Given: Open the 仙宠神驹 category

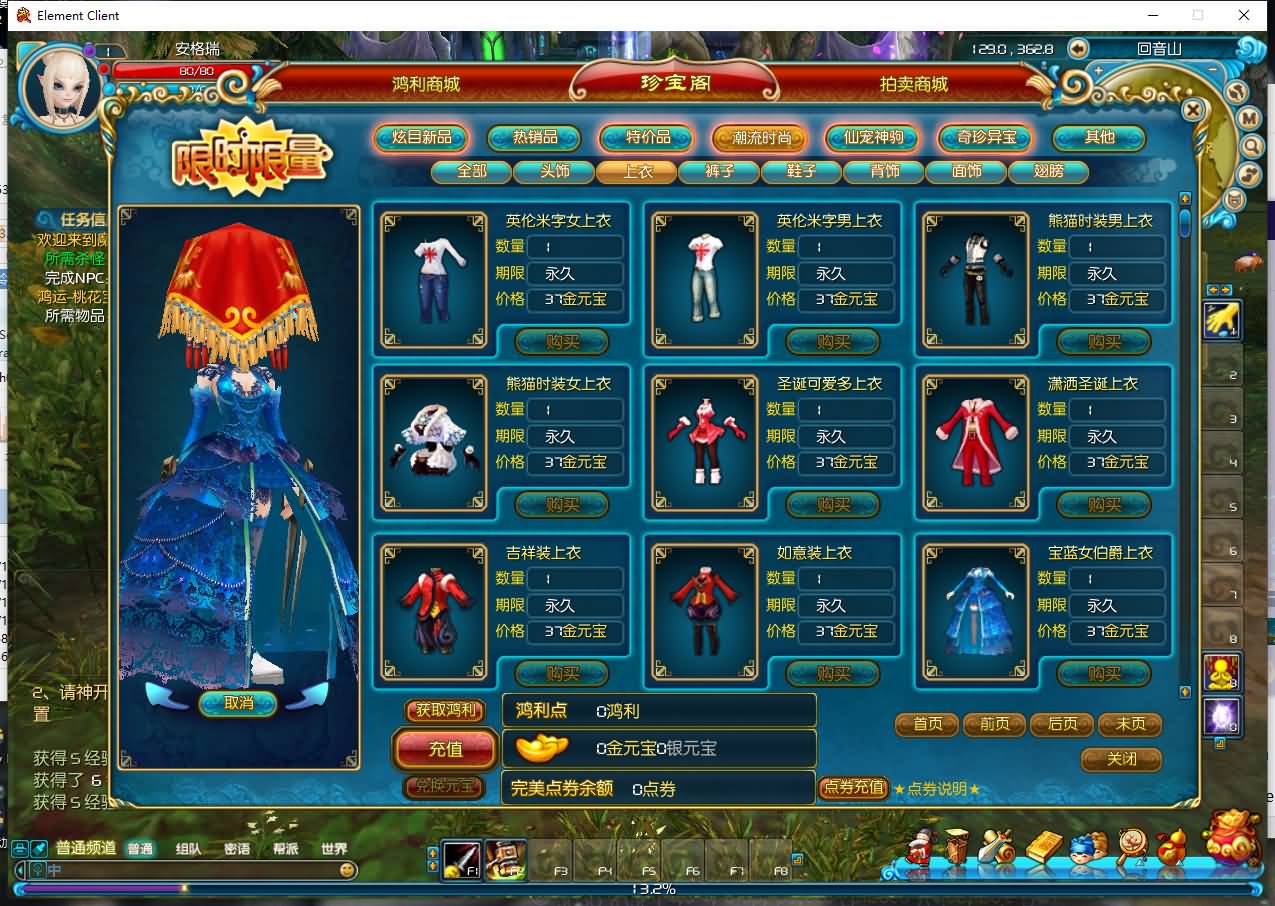Looking at the screenshot, I should 874,137.
